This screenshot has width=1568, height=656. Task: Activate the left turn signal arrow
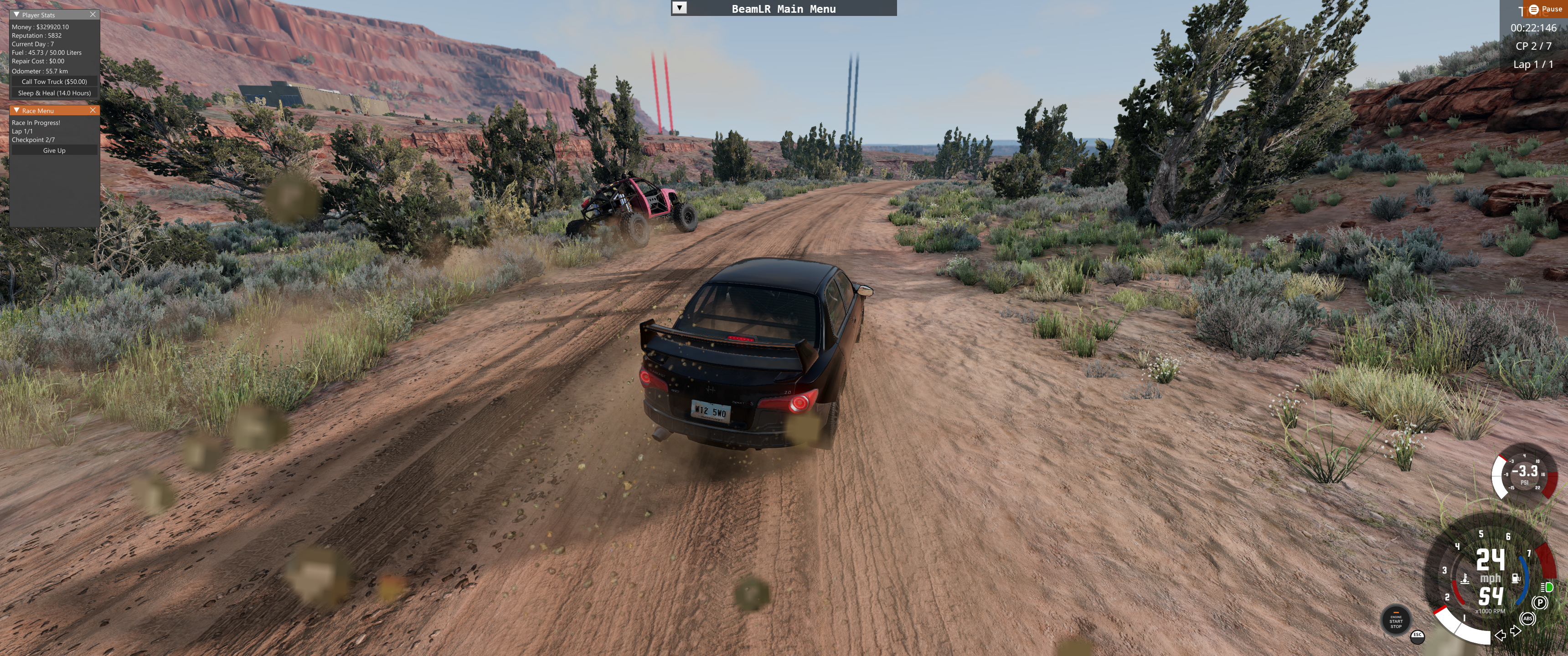[x=1501, y=635]
